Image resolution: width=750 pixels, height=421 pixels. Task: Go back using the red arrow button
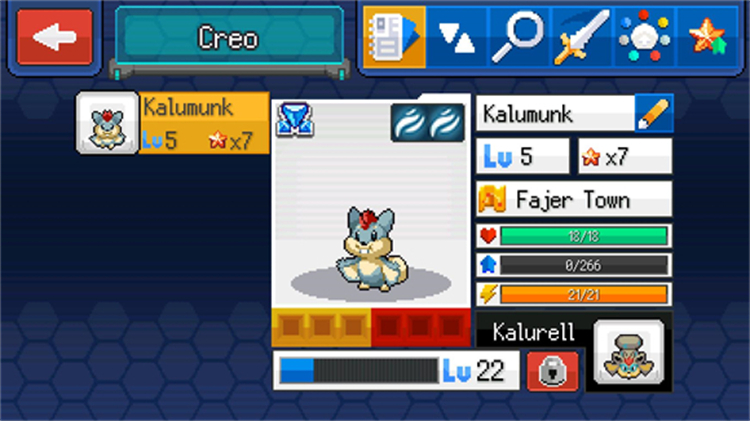click(54, 38)
